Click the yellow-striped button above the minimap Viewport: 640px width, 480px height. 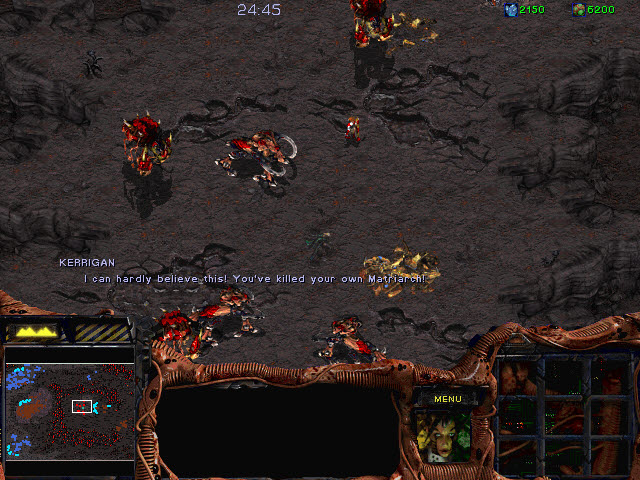pyautogui.click(x=103, y=330)
